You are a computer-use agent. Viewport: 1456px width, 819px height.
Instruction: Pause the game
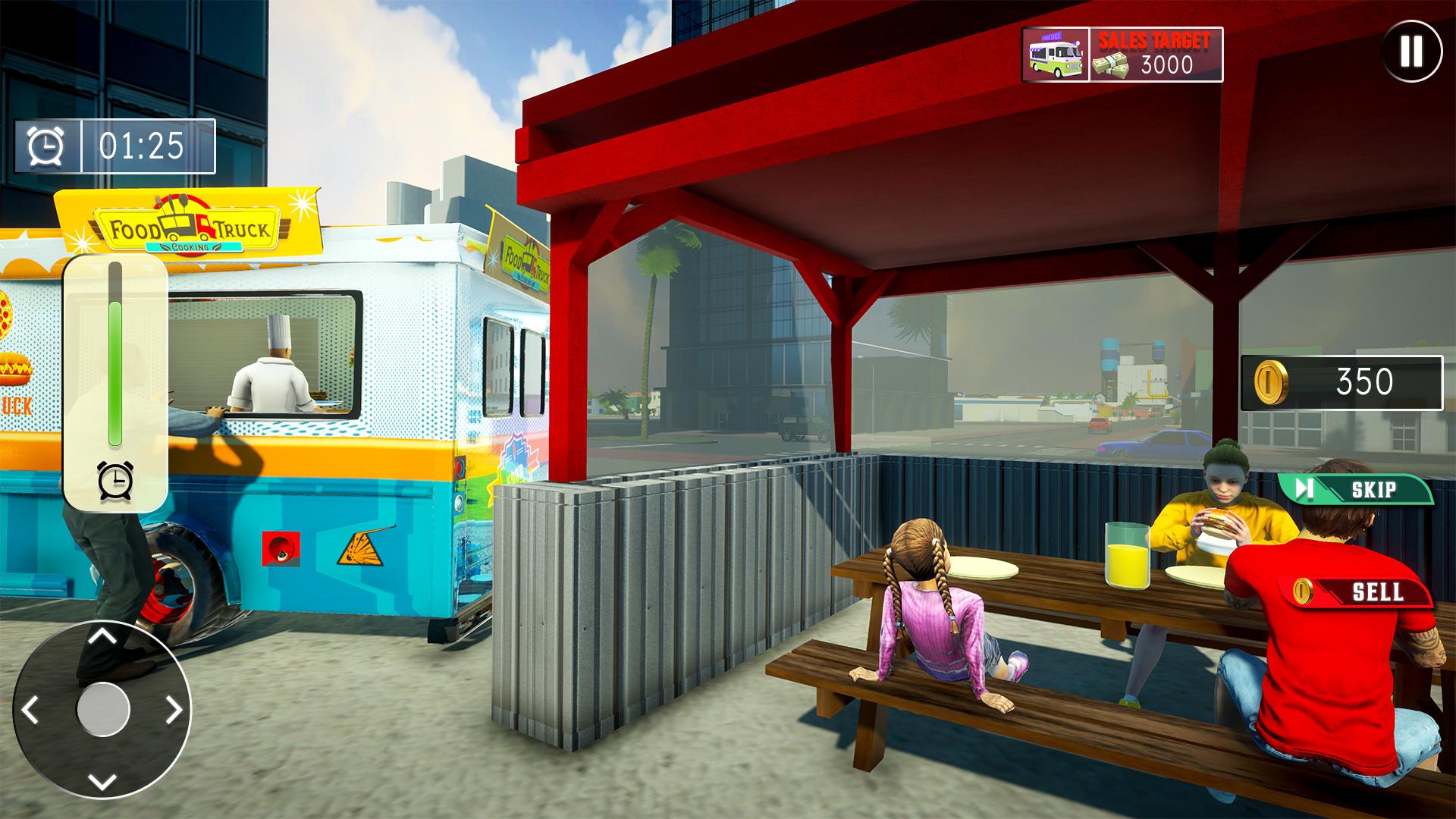pos(1410,51)
